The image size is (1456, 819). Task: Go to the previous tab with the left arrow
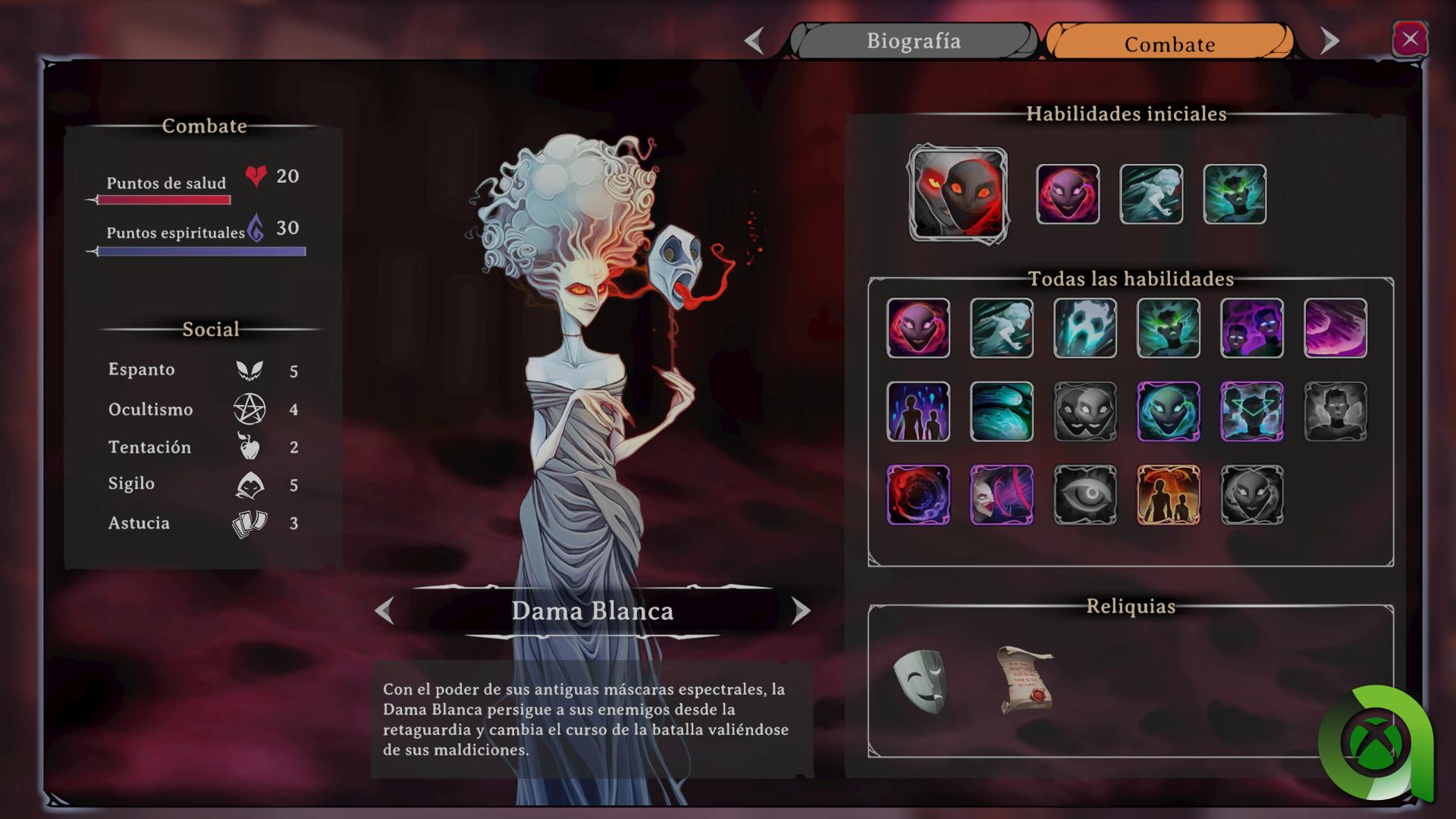pos(754,41)
